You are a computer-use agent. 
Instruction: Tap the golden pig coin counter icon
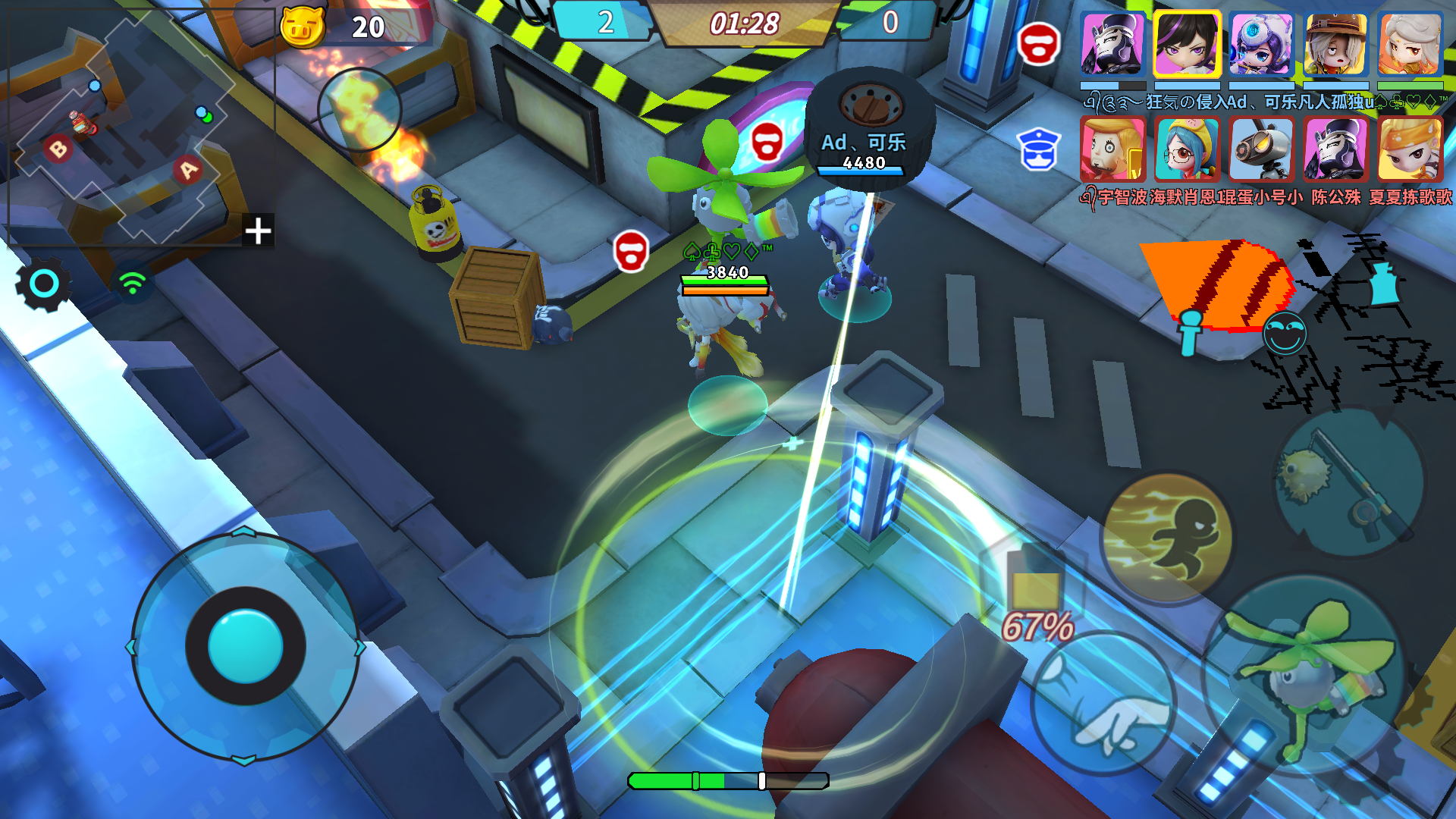tap(302, 27)
